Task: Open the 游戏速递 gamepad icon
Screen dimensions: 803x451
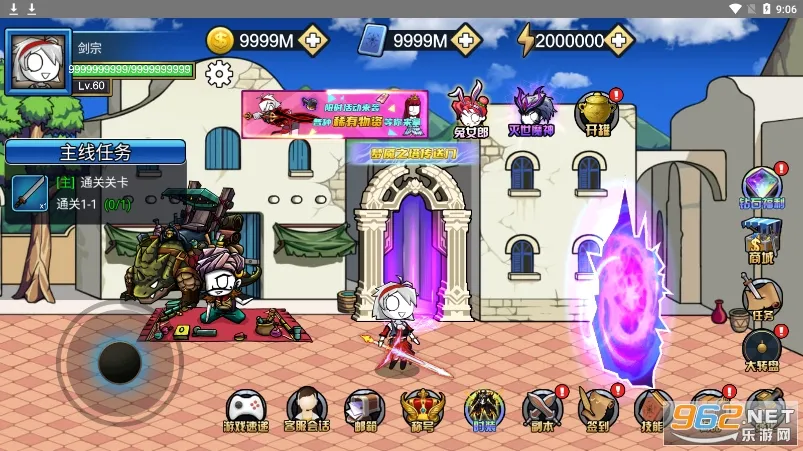Action: tap(246, 409)
